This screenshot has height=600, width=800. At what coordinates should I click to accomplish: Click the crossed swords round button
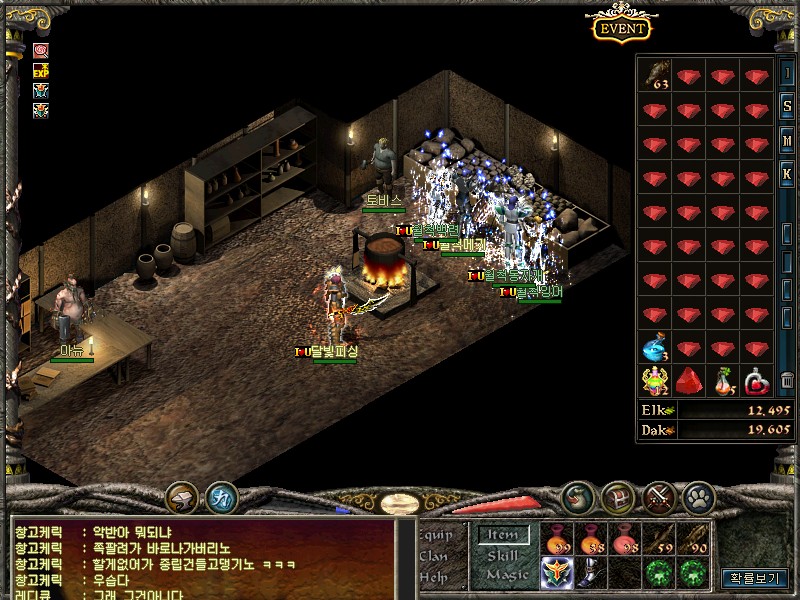click(659, 496)
